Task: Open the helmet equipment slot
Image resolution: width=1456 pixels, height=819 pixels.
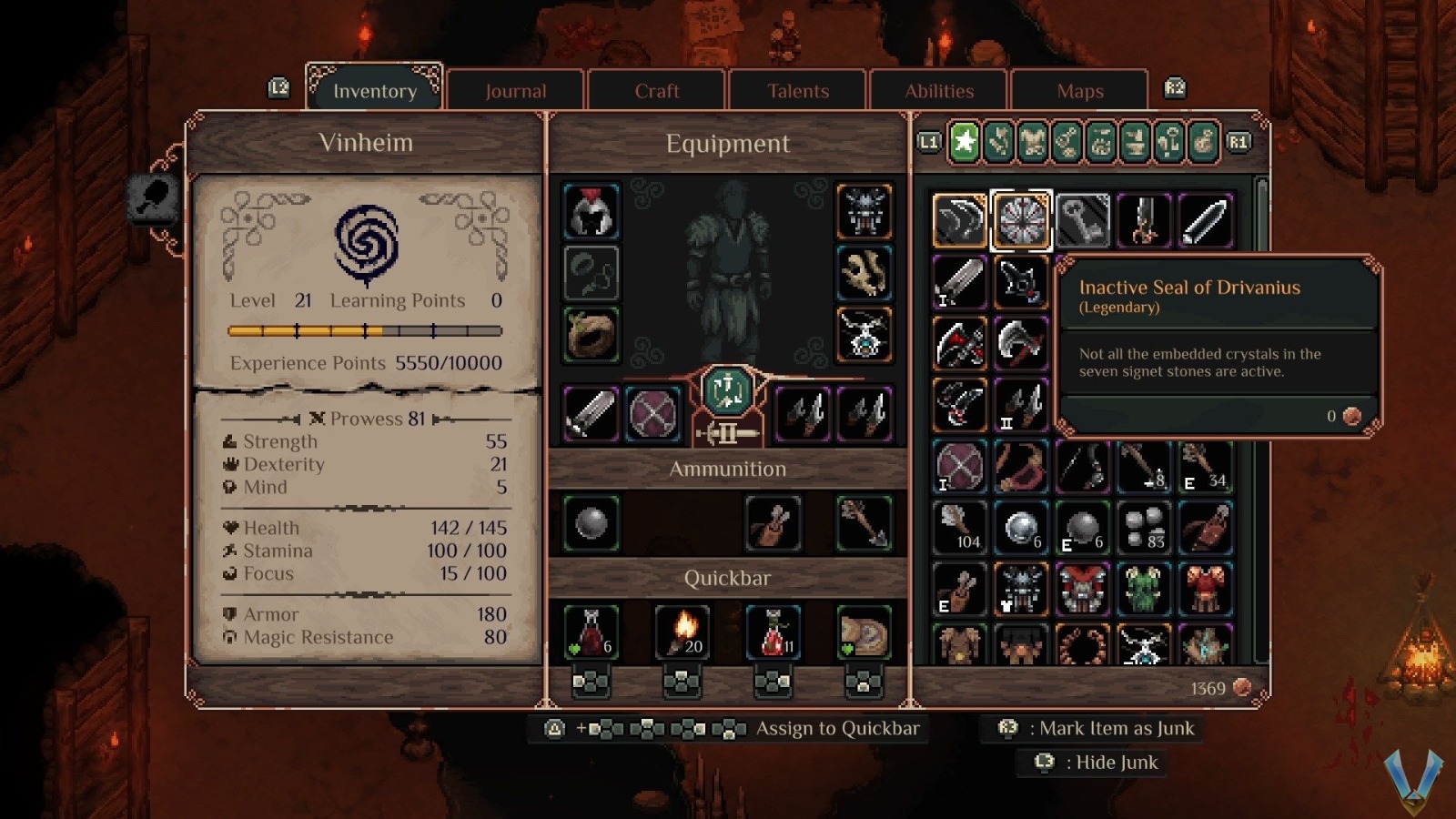Action: 591,211
